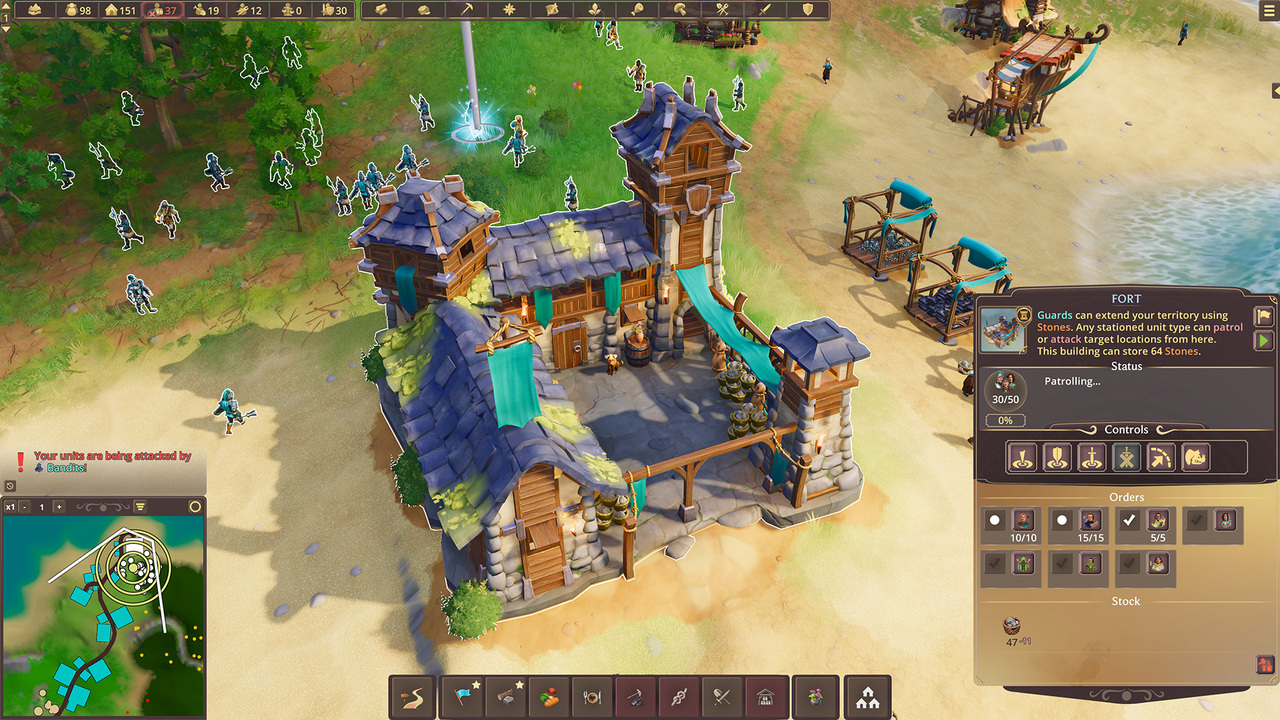Toggle the checked 5/5 unit order checkbox
Screen dimensions: 1280x720
1130,520
